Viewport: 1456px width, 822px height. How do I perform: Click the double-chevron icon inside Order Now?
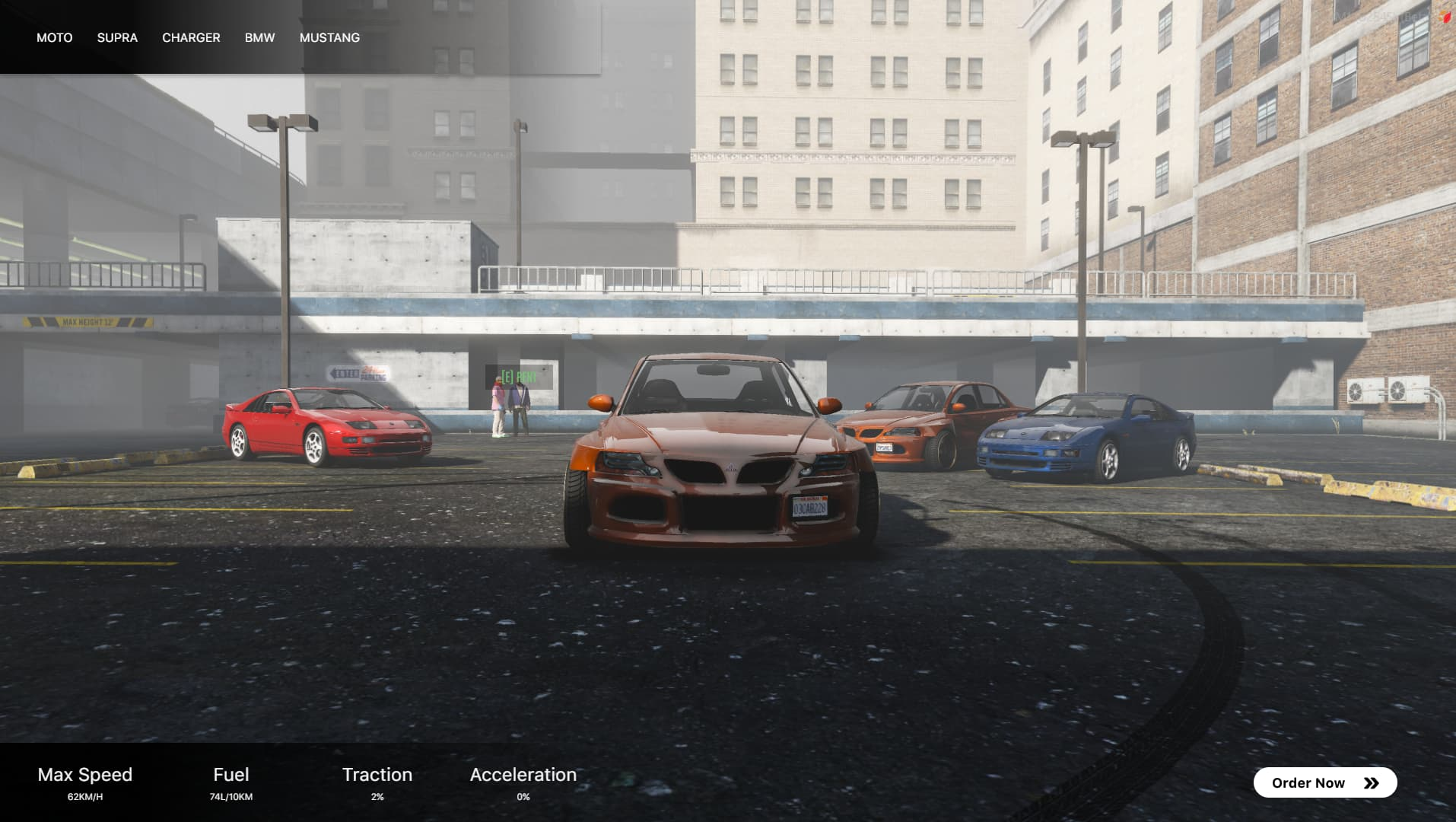1371,782
